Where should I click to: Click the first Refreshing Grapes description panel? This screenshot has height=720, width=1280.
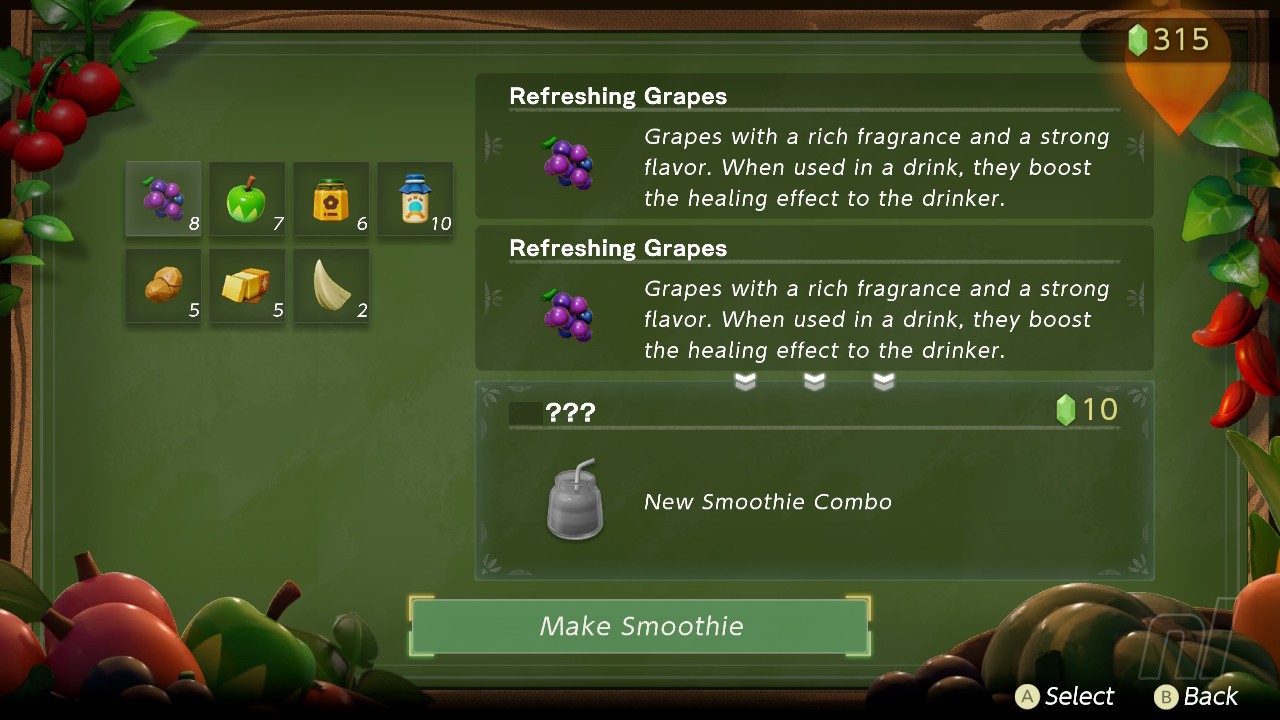[x=815, y=150]
